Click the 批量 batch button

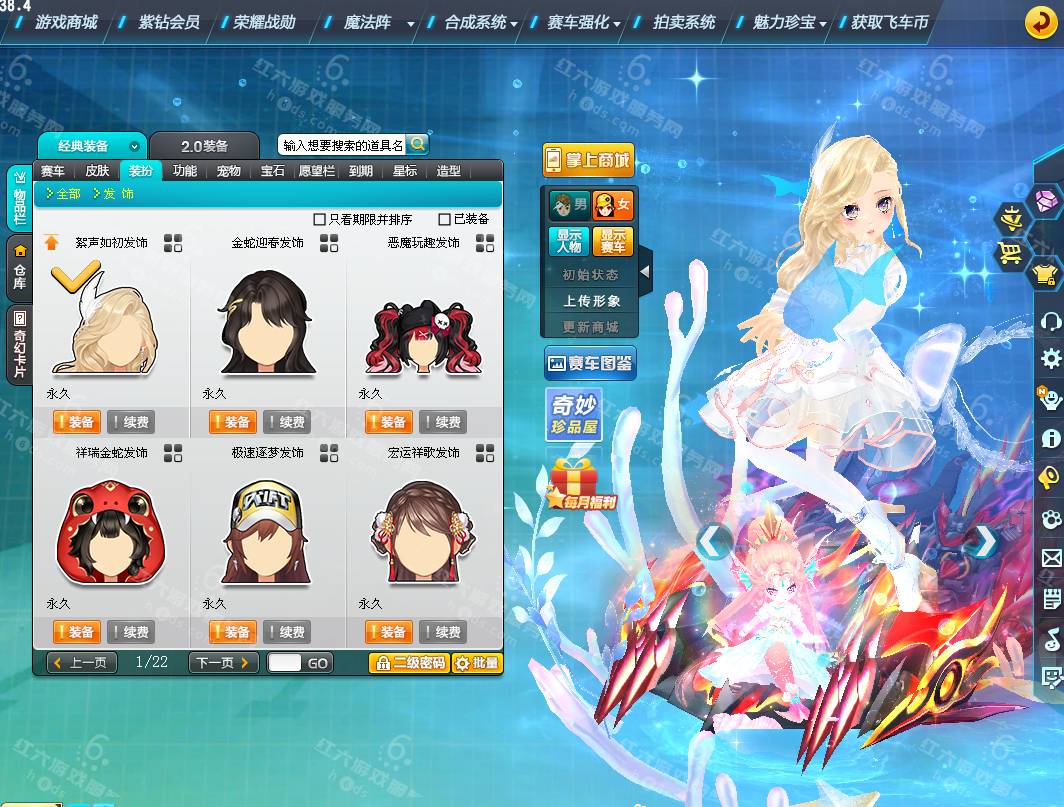(x=477, y=663)
